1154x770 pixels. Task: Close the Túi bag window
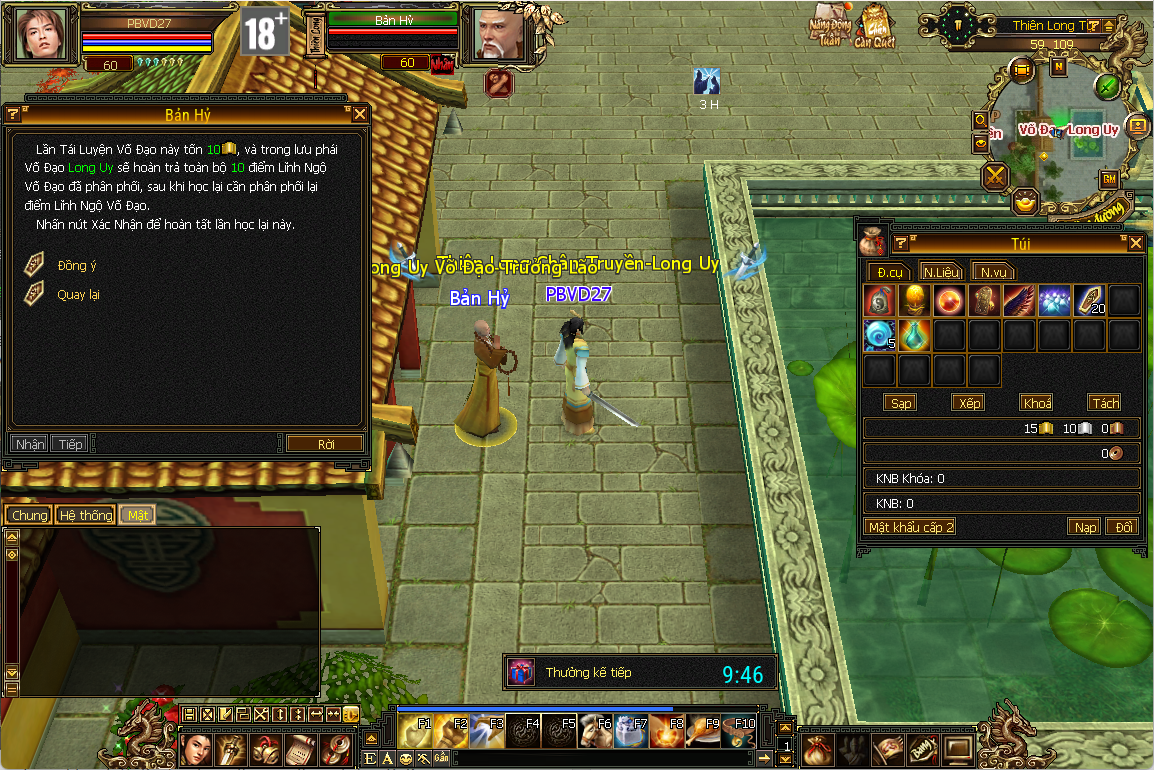click(x=1135, y=243)
